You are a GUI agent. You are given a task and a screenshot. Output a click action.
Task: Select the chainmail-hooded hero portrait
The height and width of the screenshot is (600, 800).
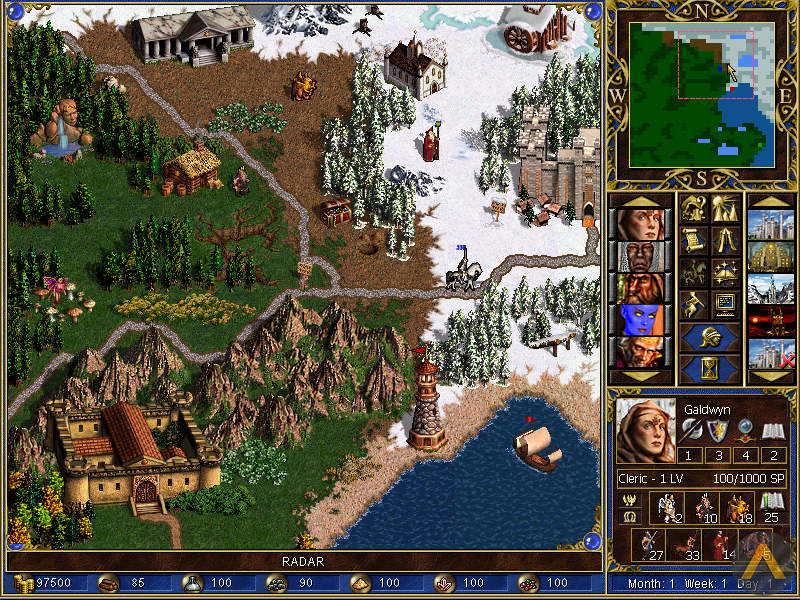click(639, 258)
